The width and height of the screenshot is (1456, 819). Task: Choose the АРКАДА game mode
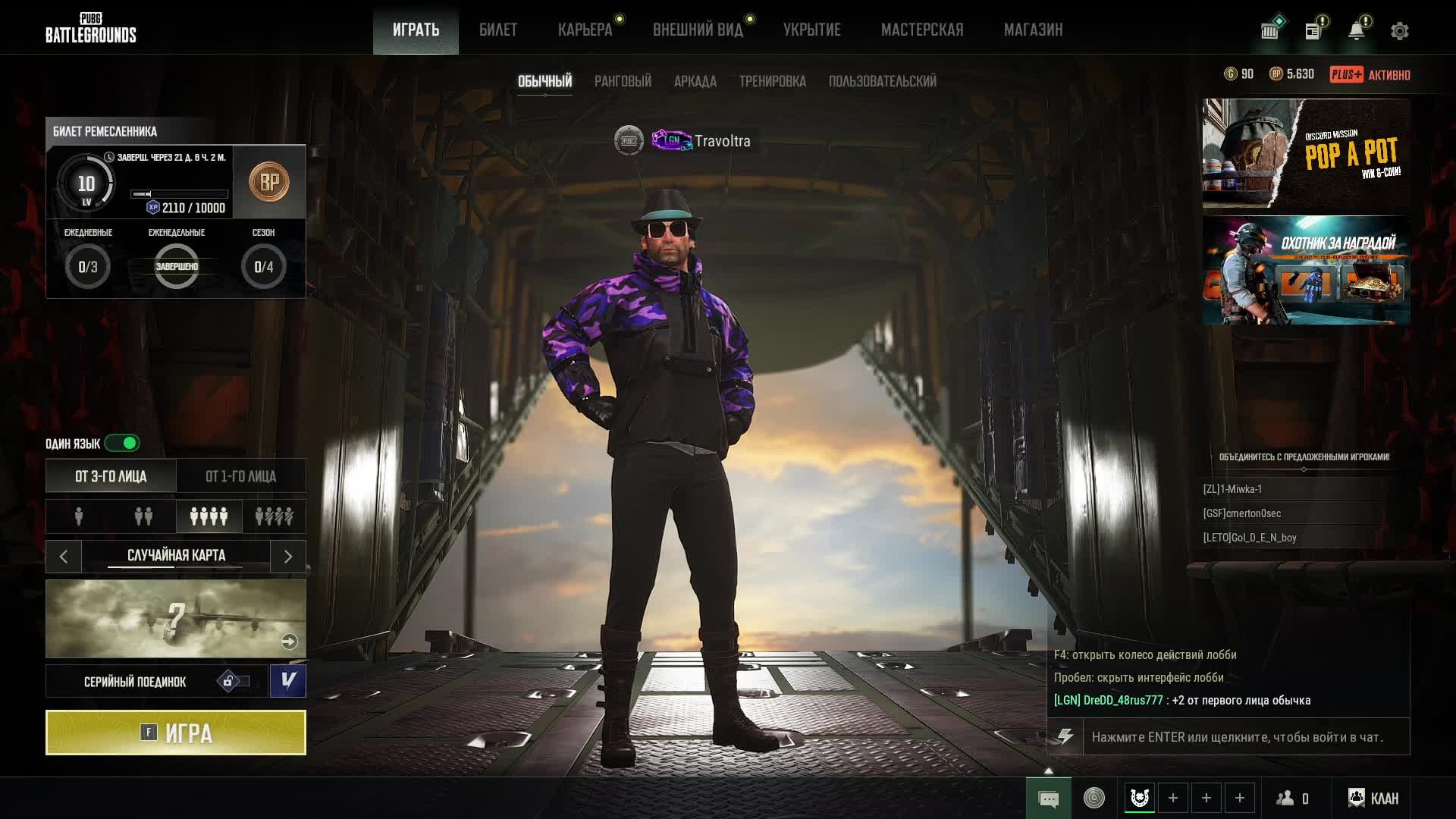695,81
